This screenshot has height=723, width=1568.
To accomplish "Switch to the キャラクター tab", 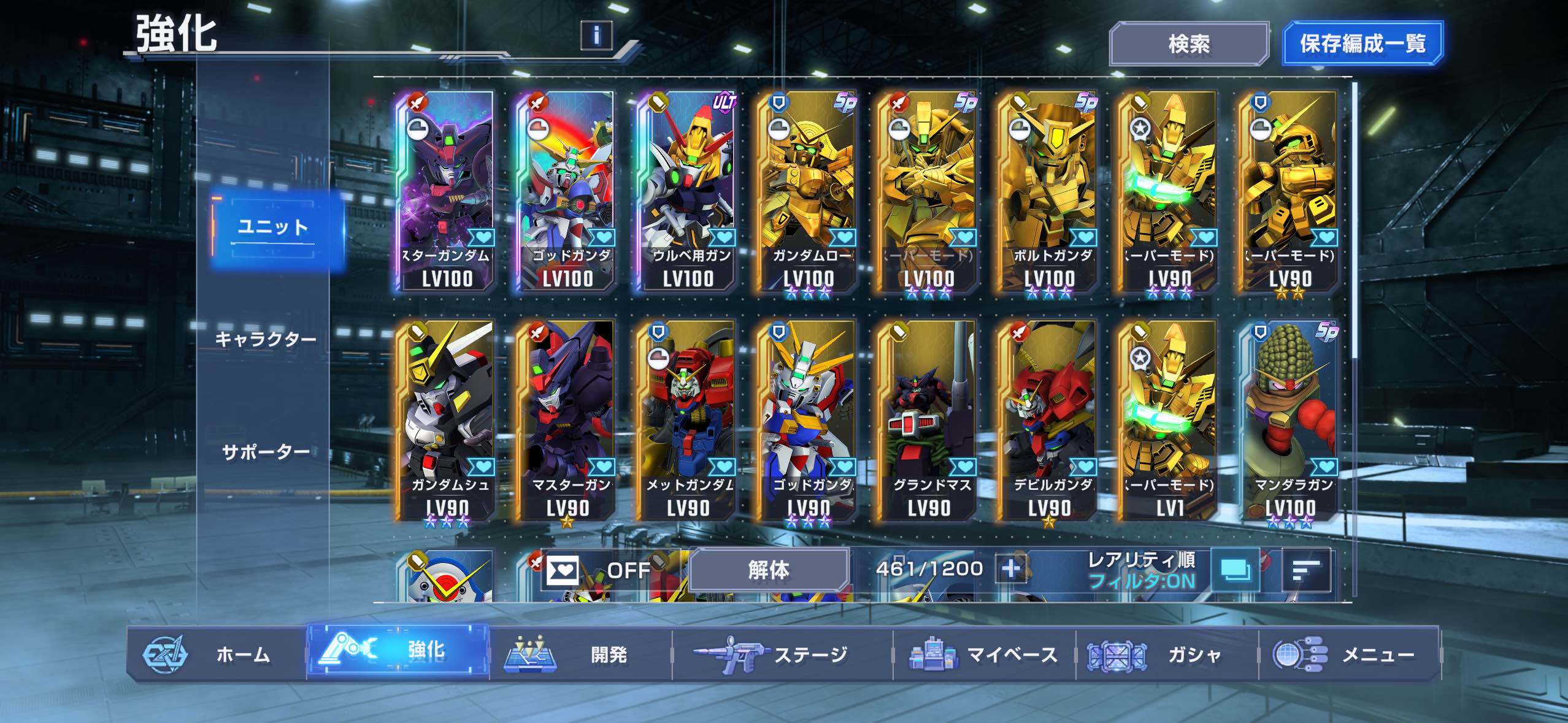I will click(x=265, y=339).
